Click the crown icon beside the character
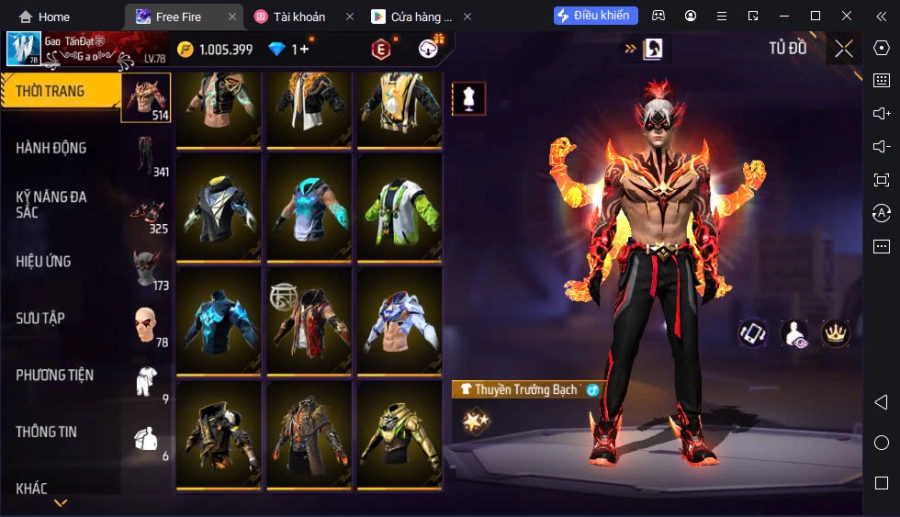This screenshot has width=900, height=517. (835, 333)
